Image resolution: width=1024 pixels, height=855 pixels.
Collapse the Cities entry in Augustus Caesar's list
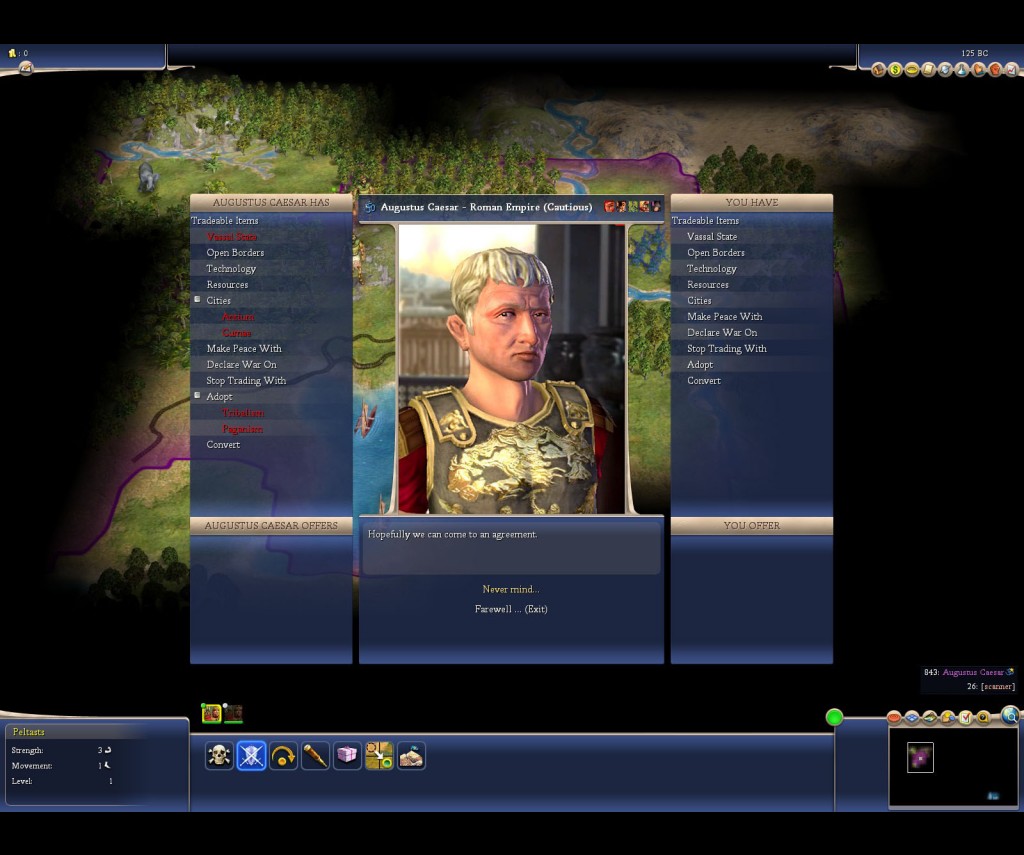[x=198, y=300]
